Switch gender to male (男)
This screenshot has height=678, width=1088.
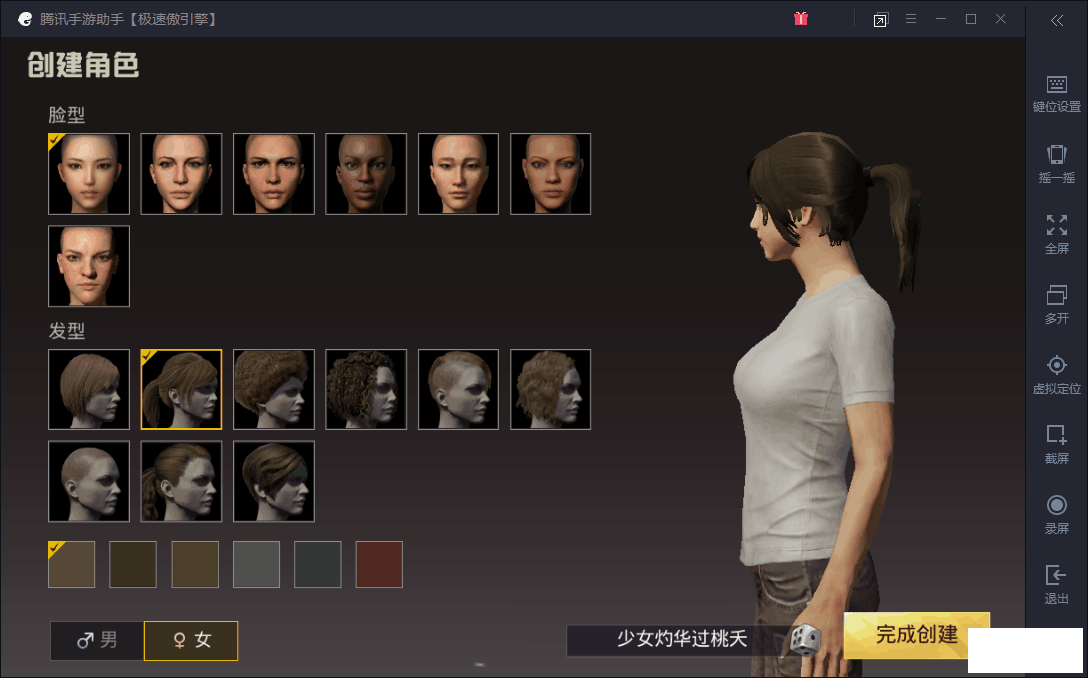click(x=97, y=640)
